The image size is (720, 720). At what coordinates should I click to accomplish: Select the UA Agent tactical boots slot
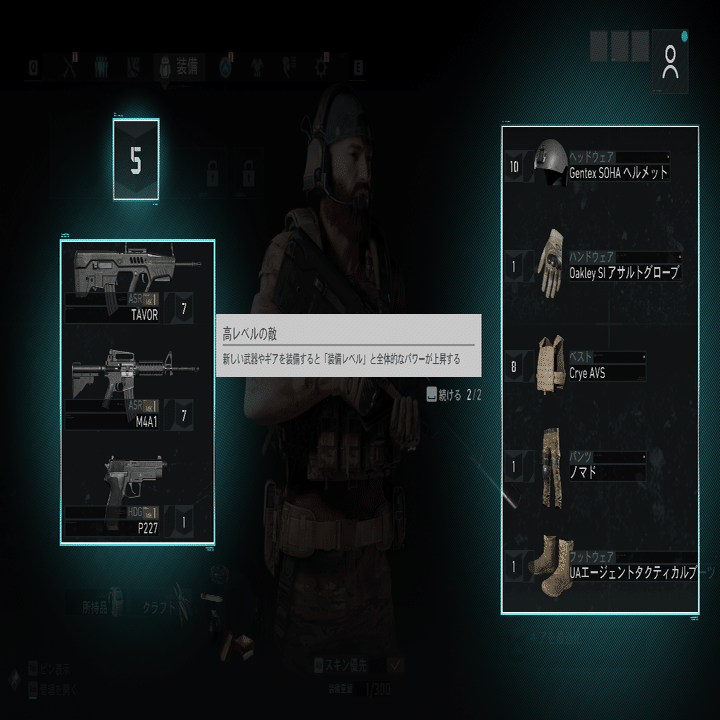point(600,567)
